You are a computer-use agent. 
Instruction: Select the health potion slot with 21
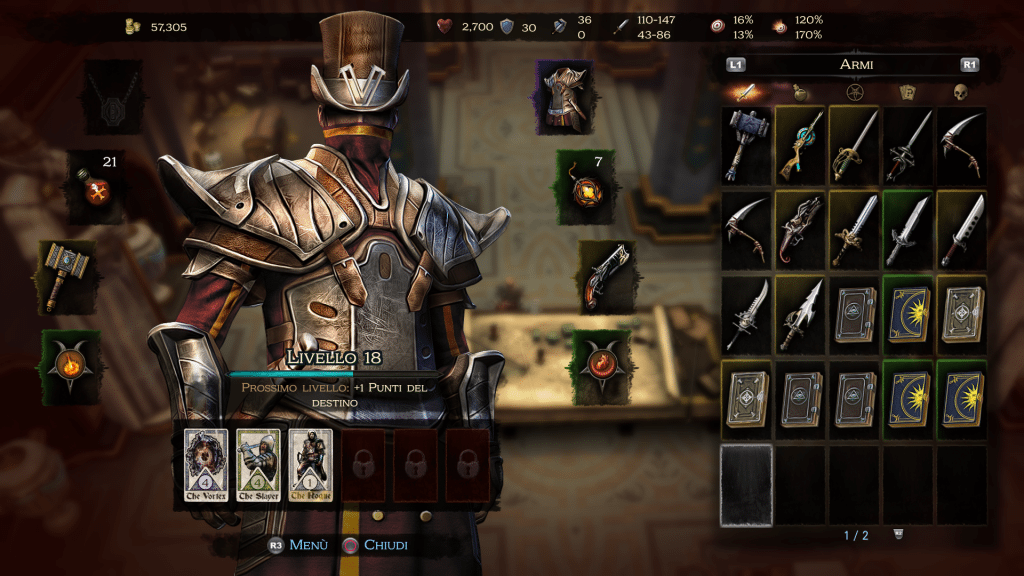[95, 187]
